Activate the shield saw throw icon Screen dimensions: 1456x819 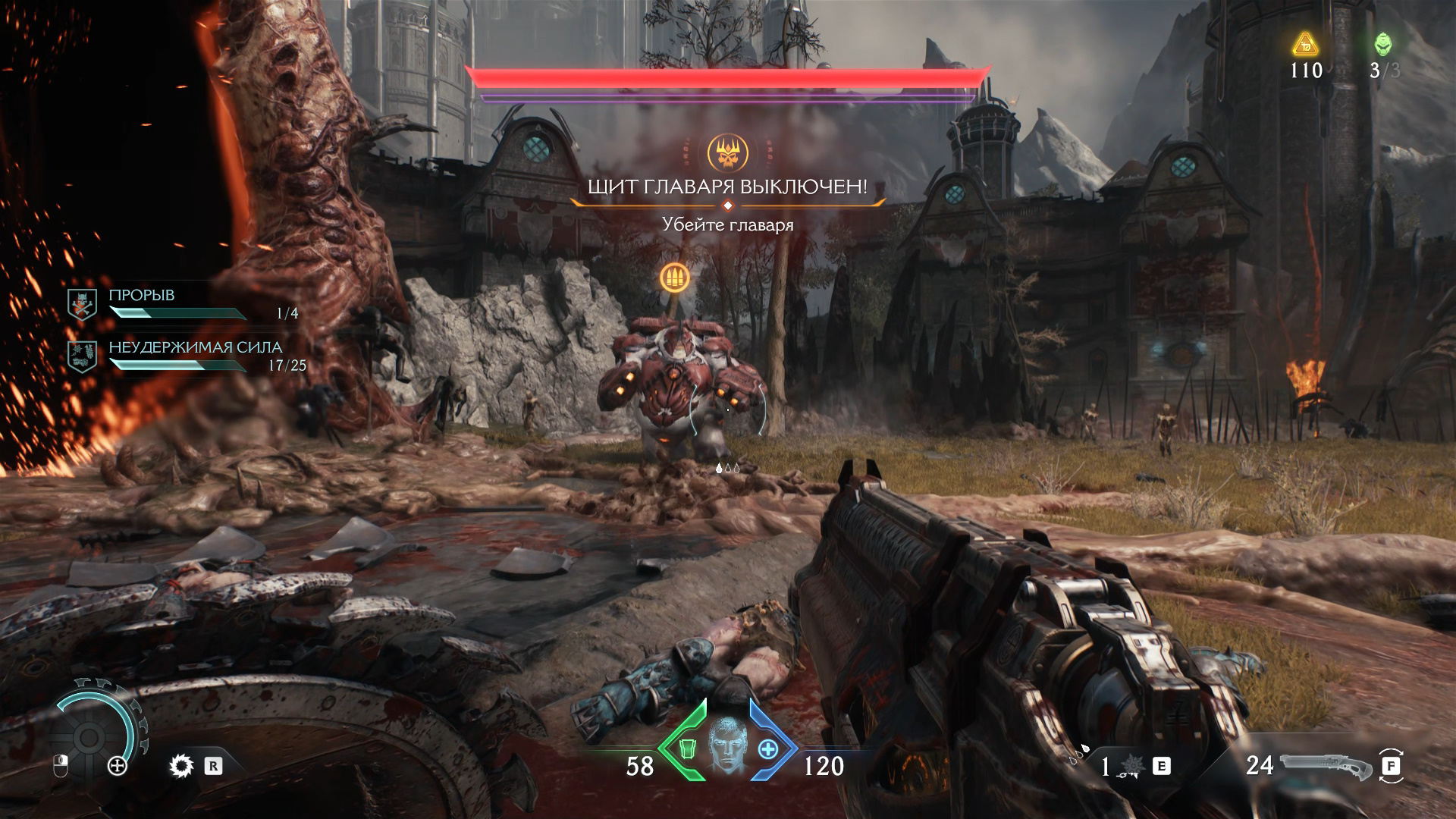(181, 766)
